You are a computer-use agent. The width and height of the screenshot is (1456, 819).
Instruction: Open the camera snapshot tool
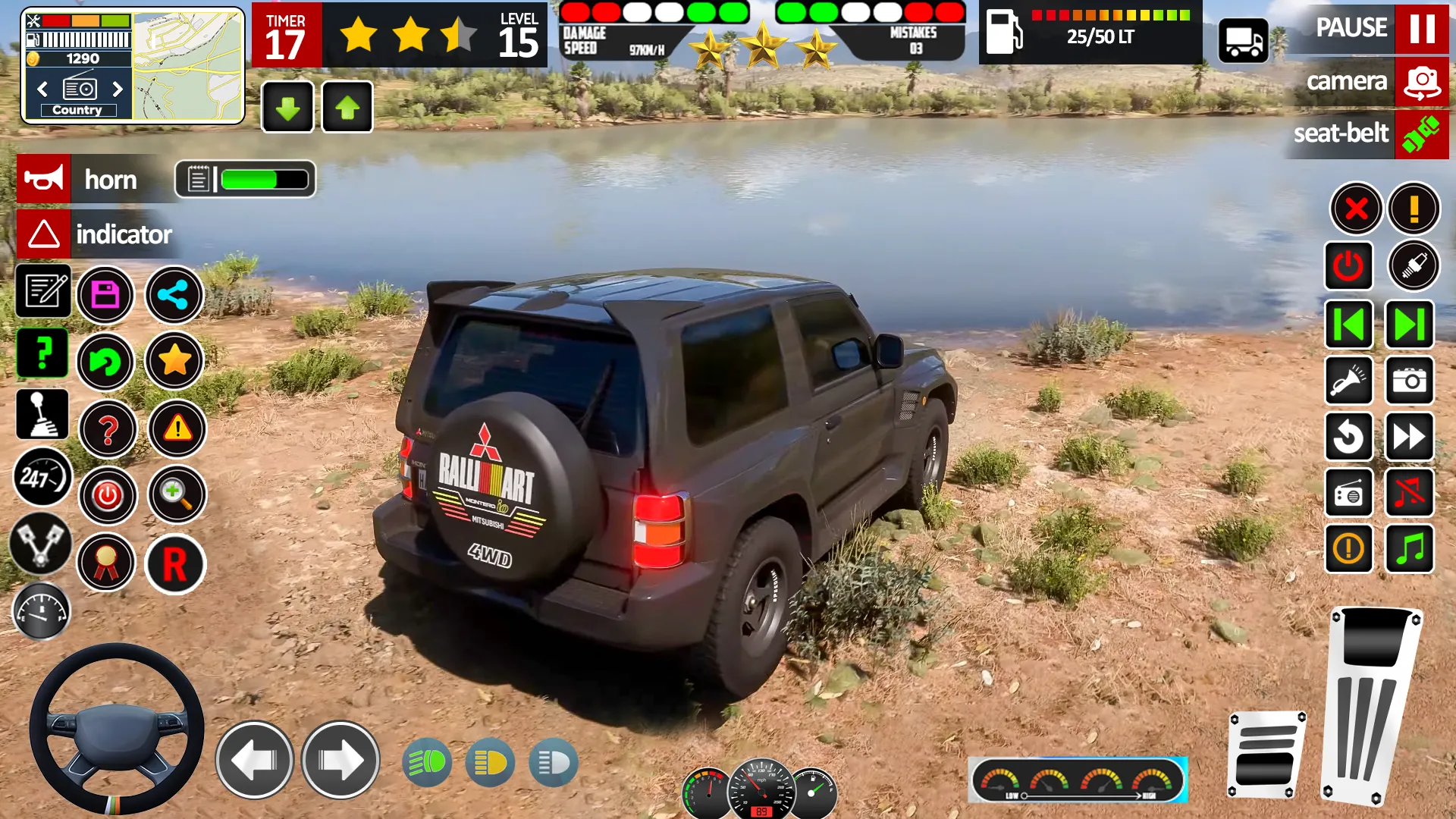(1408, 381)
